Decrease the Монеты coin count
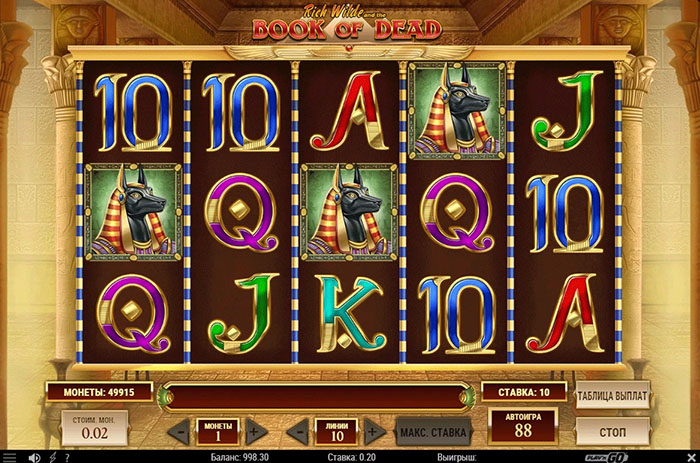Viewport: 700px width, 463px height. pos(180,432)
